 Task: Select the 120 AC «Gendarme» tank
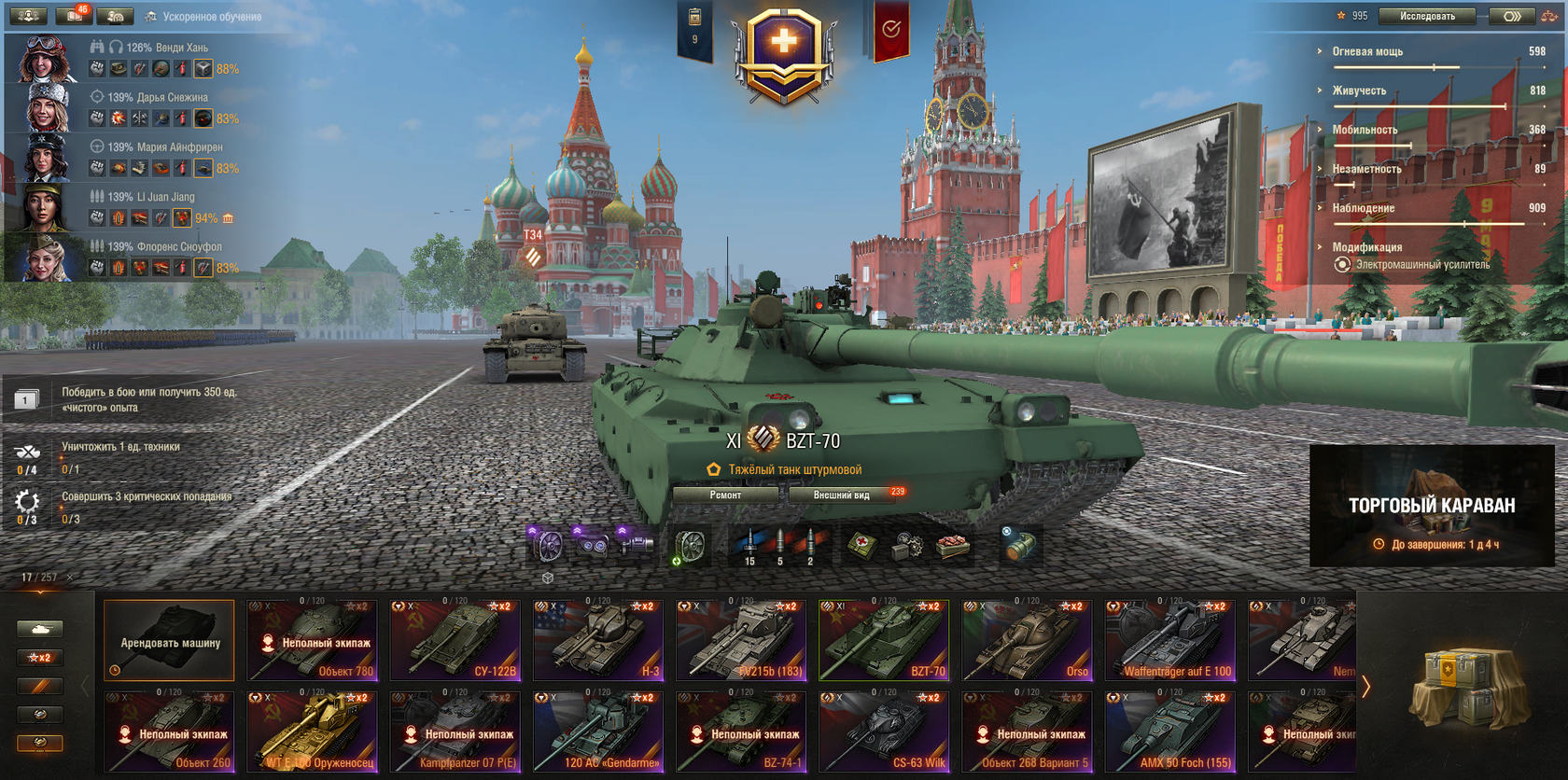coord(598,731)
